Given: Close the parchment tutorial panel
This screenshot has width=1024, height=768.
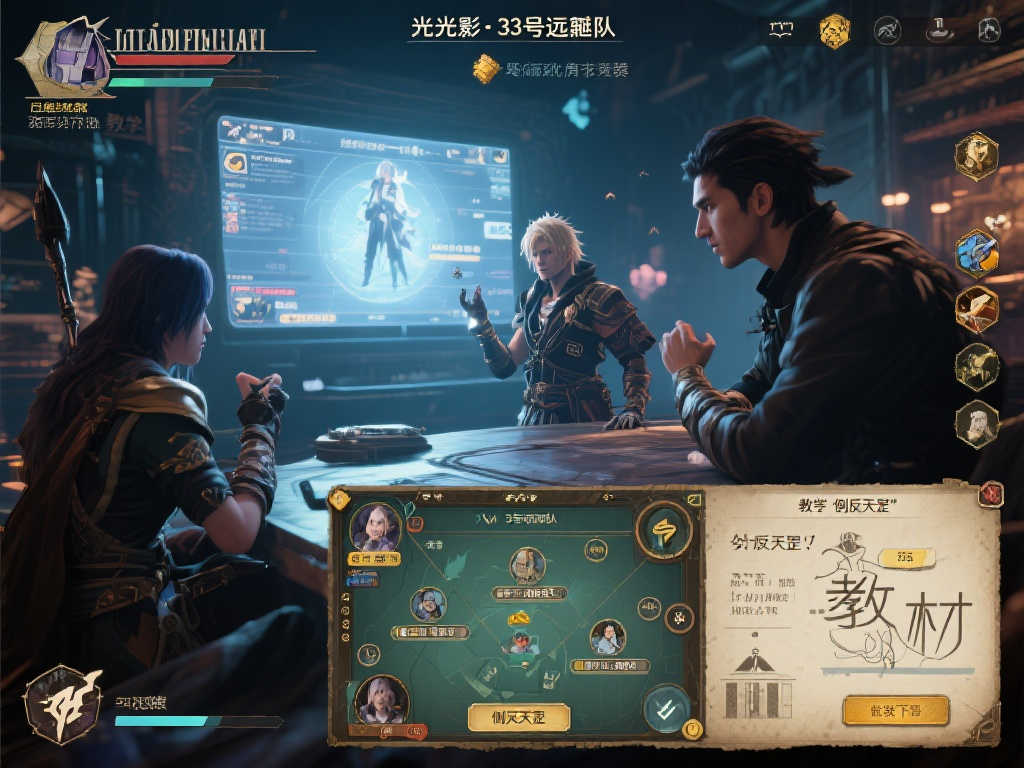Looking at the screenshot, I should click(990, 493).
